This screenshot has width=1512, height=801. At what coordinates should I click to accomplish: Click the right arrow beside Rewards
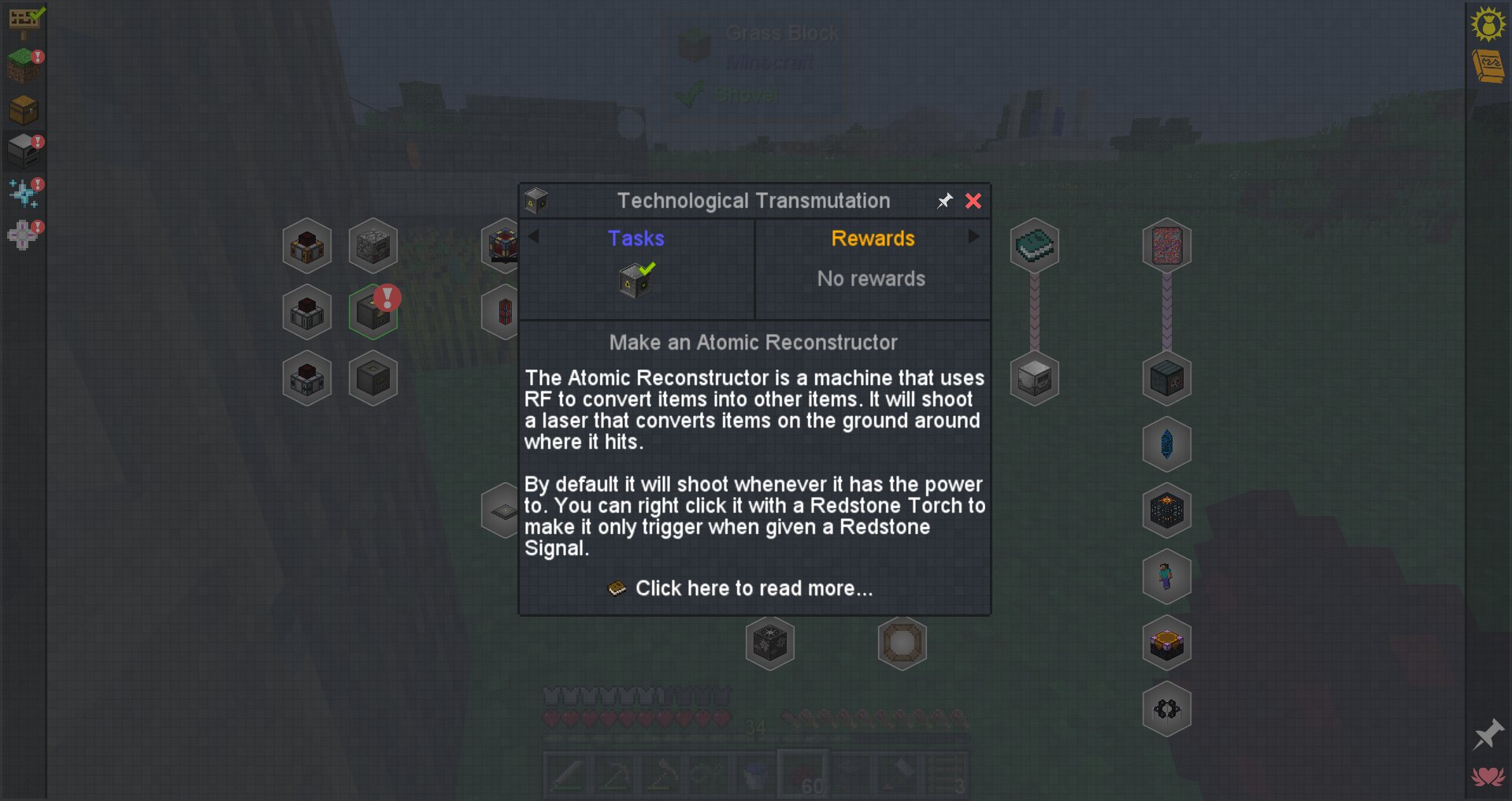pyautogui.click(x=975, y=236)
